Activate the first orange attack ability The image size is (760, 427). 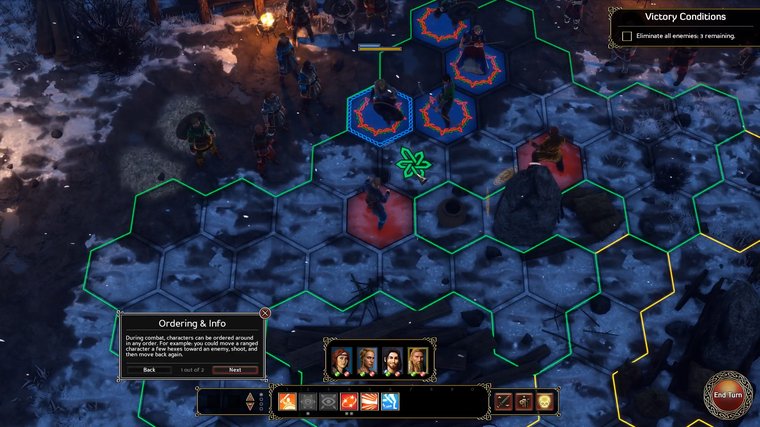coord(287,402)
